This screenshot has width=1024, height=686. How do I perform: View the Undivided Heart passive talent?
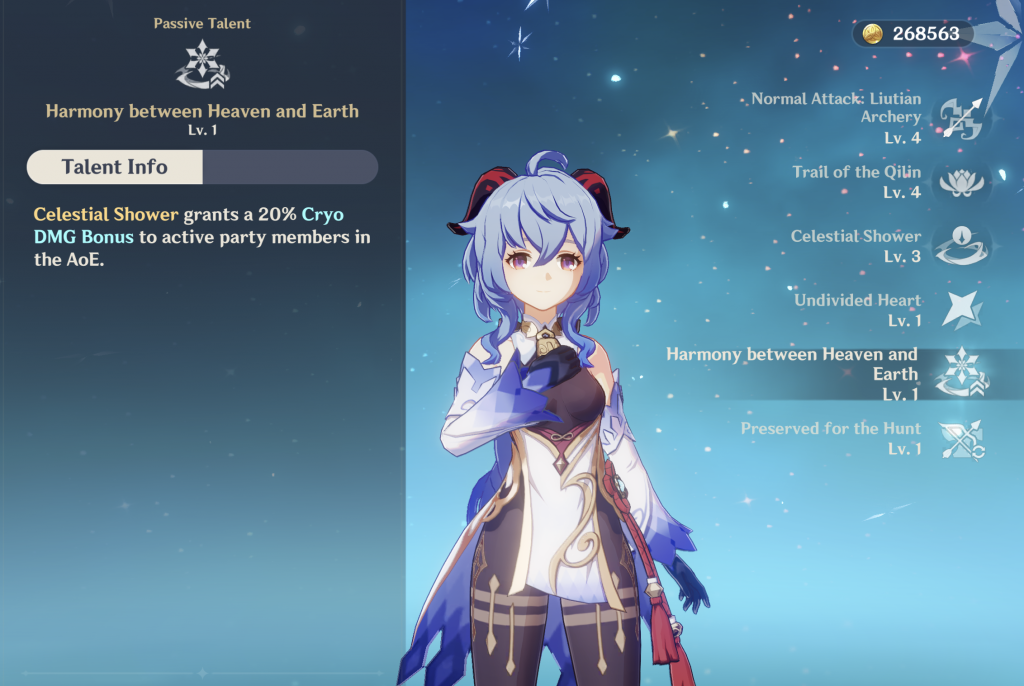coord(960,309)
